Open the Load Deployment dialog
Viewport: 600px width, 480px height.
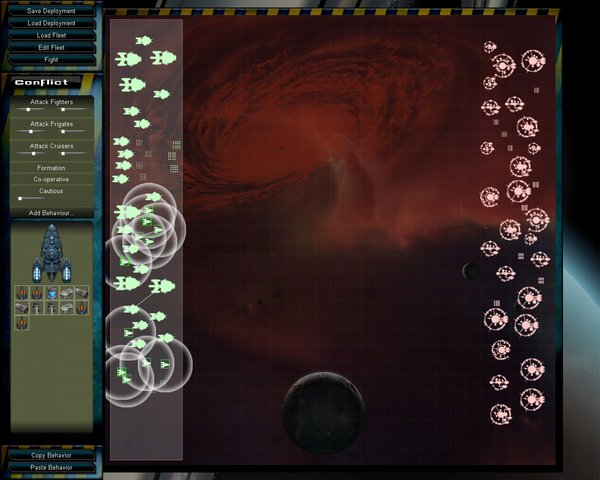(51, 23)
